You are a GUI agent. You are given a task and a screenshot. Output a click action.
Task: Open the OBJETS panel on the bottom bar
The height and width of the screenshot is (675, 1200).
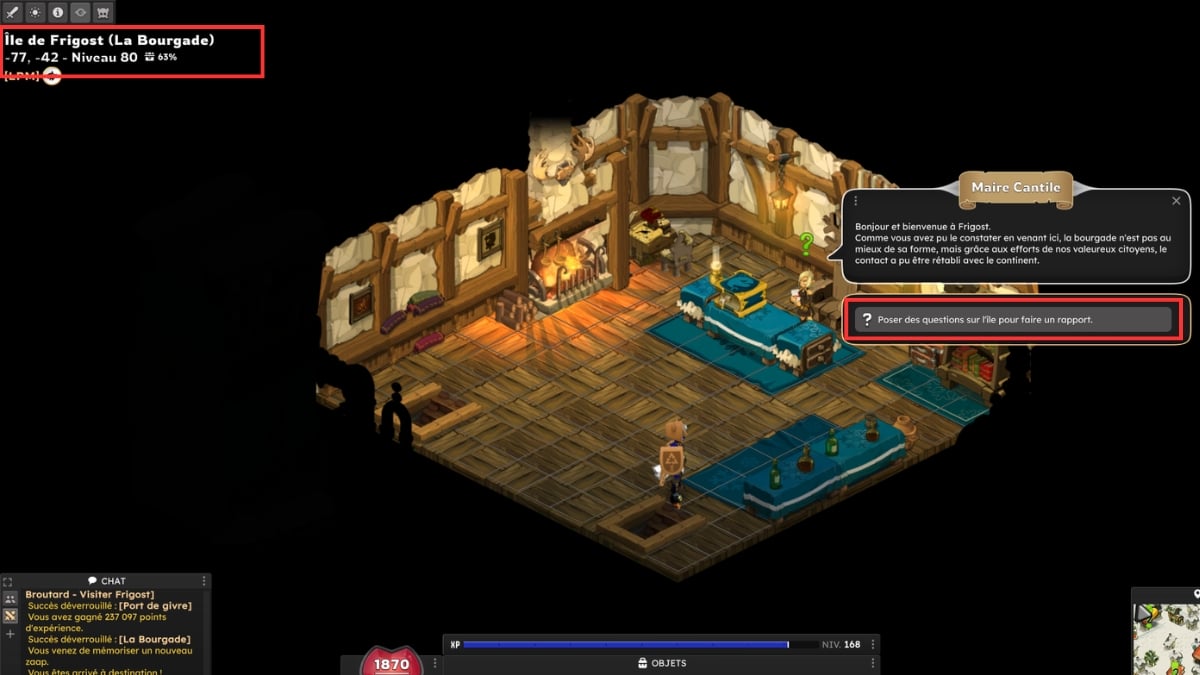pyautogui.click(x=661, y=663)
